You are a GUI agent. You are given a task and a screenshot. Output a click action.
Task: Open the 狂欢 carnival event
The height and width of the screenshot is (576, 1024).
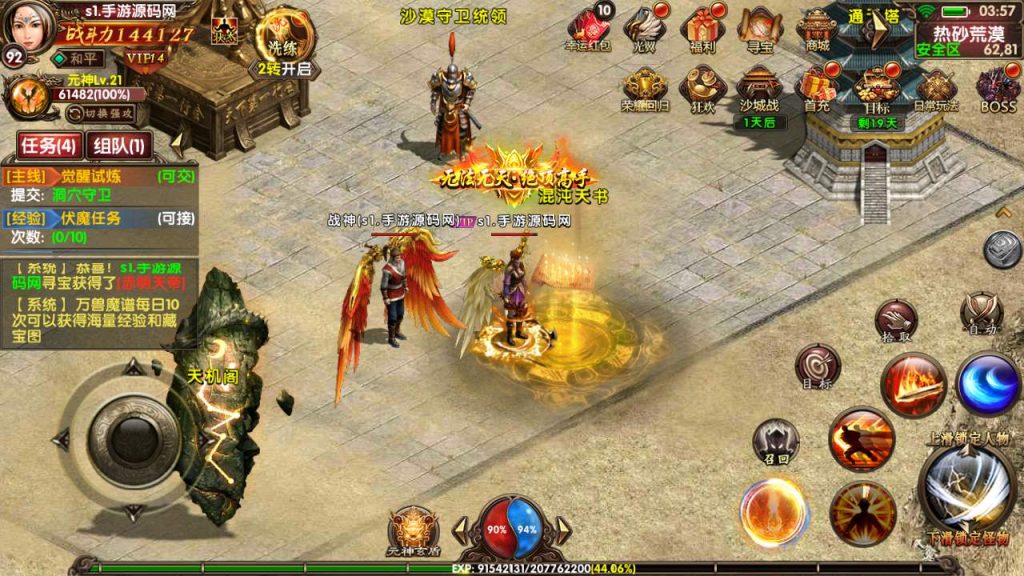tap(704, 86)
